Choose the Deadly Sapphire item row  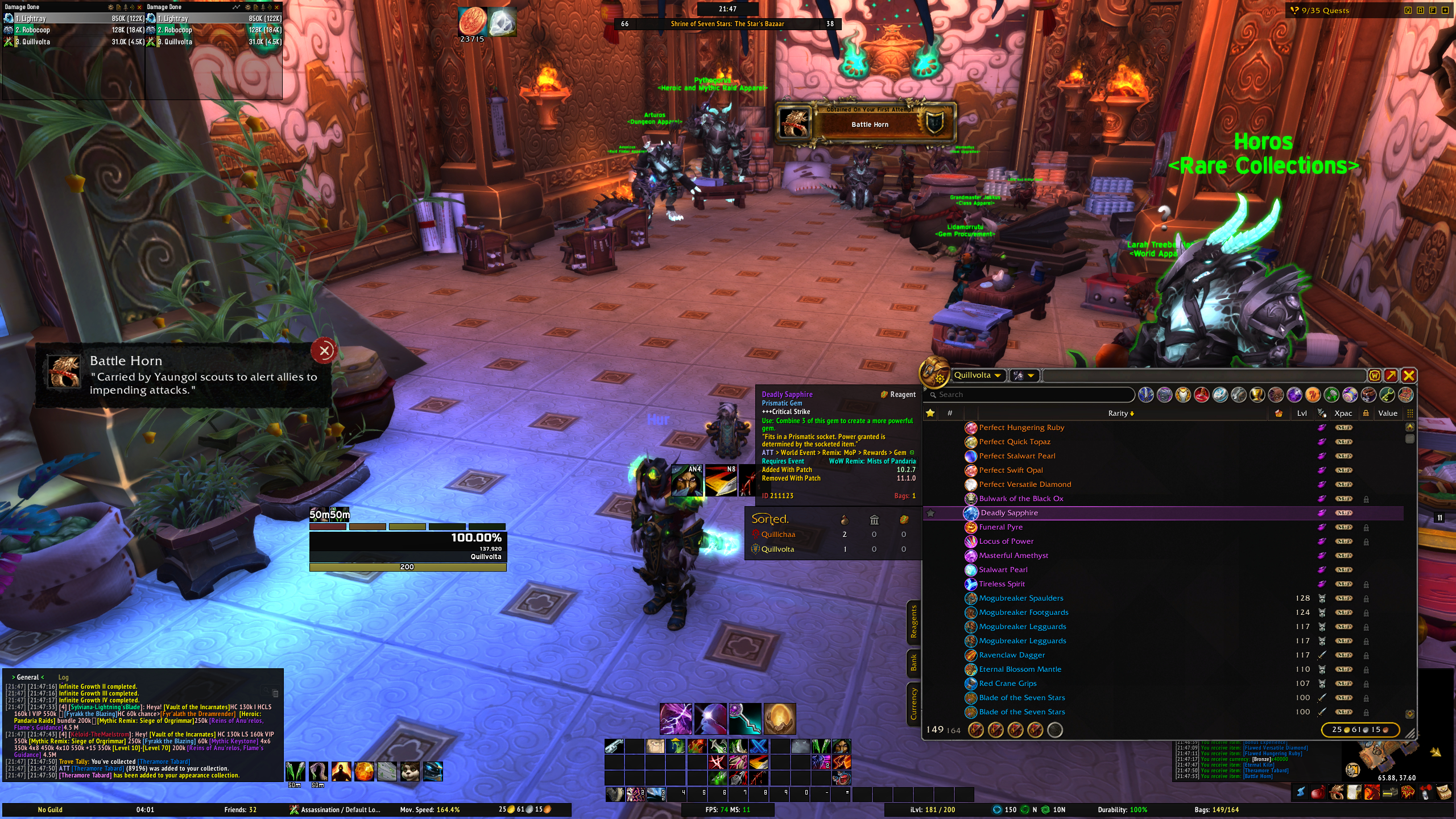[x=1010, y=513]
